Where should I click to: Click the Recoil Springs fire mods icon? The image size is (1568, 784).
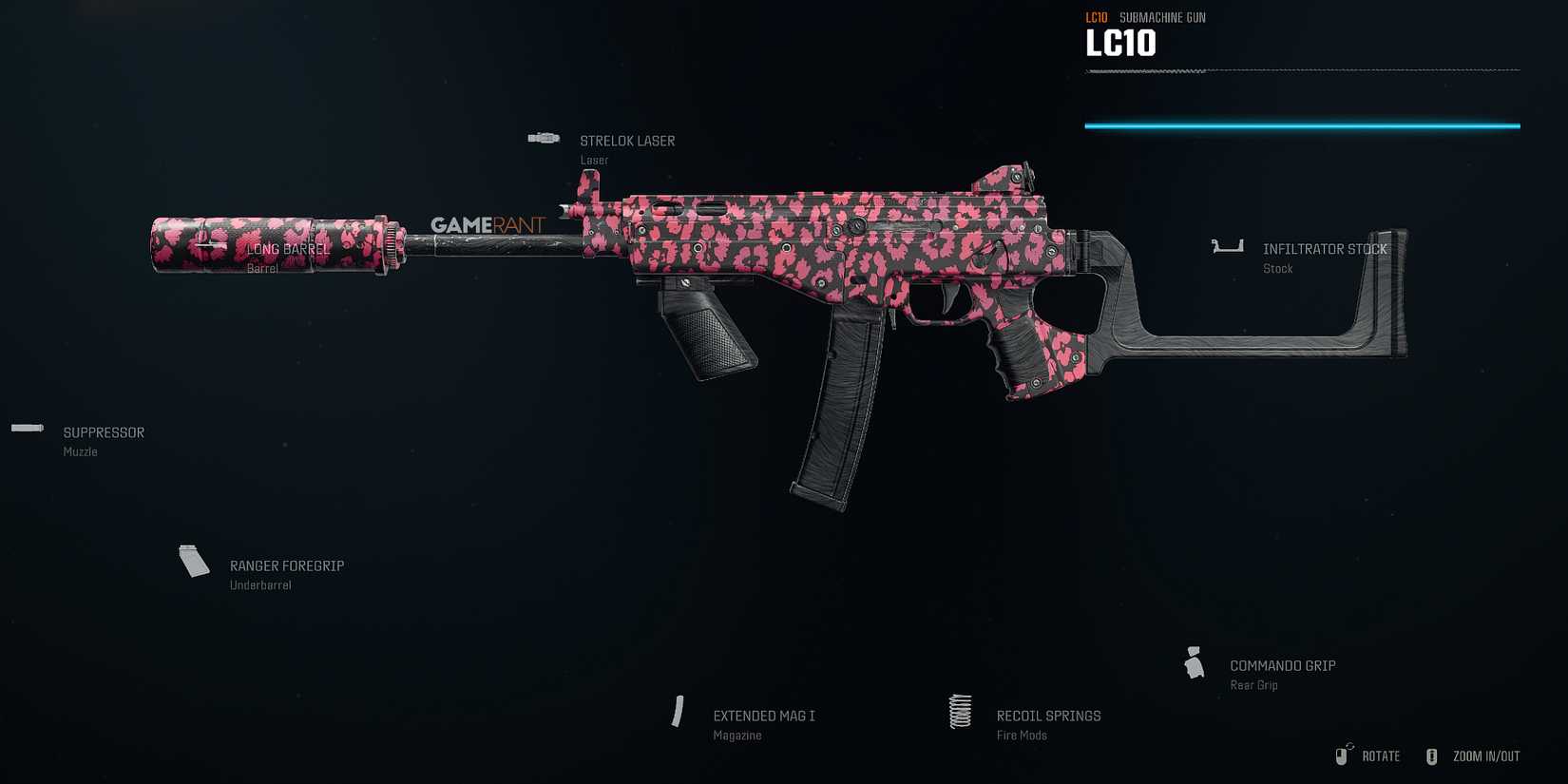tap(959, 711)
